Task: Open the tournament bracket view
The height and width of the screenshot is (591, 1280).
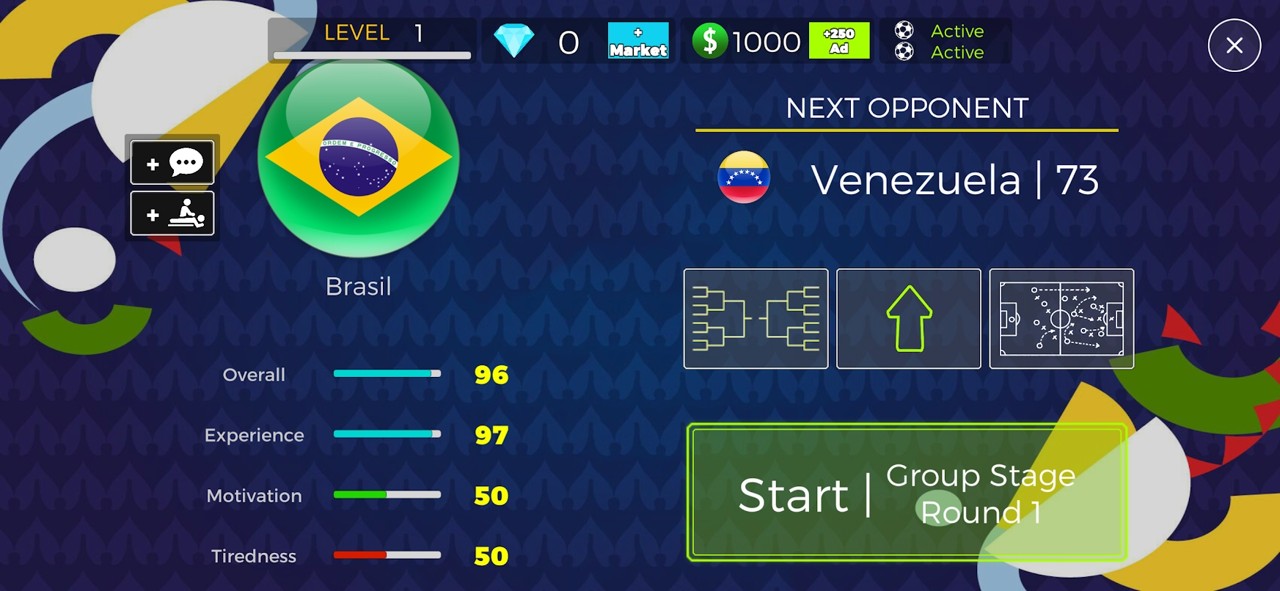Action: [x=756, y=318]
